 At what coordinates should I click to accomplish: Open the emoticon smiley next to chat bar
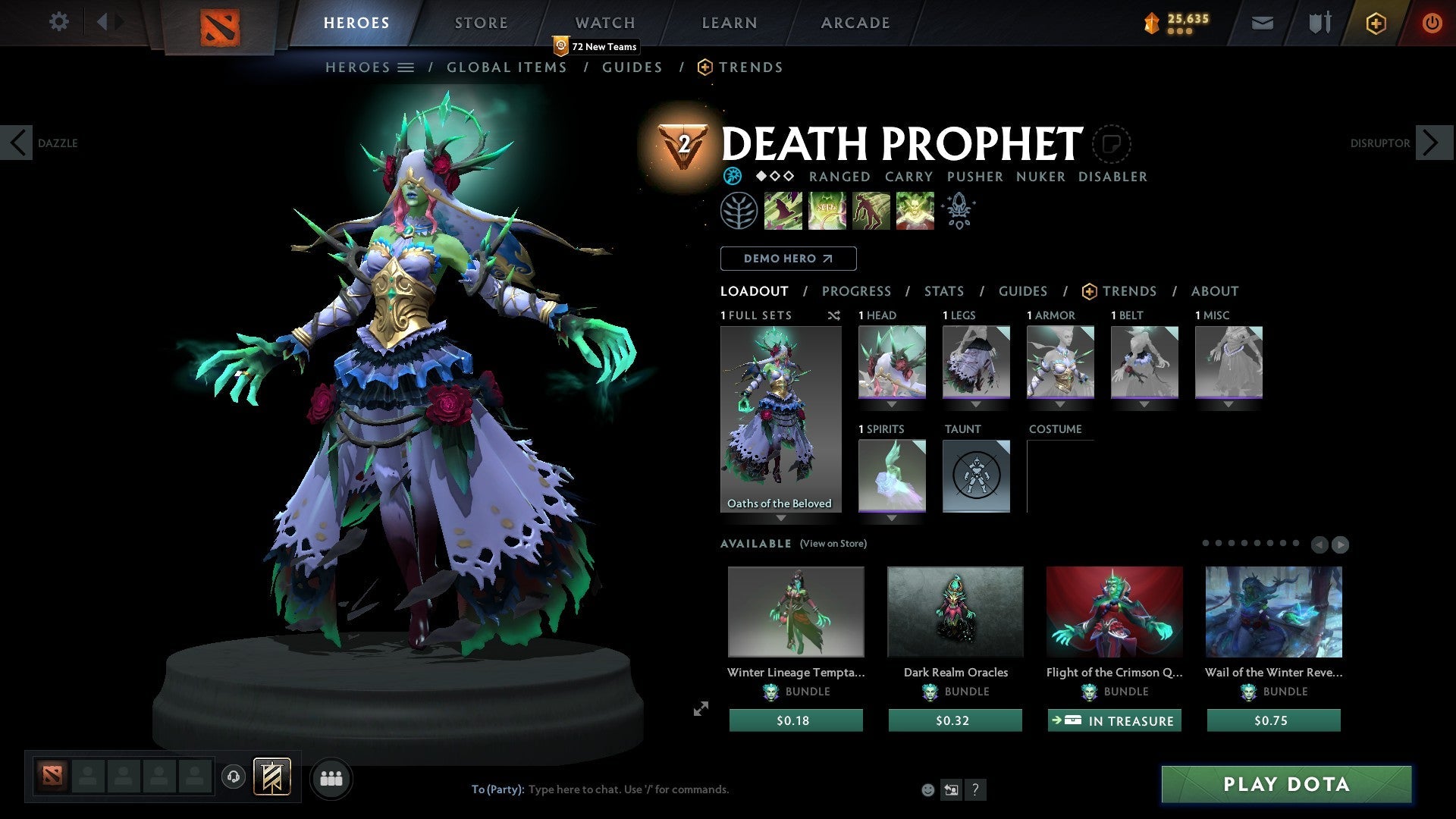pyautogui.click(x=927, y=789)
